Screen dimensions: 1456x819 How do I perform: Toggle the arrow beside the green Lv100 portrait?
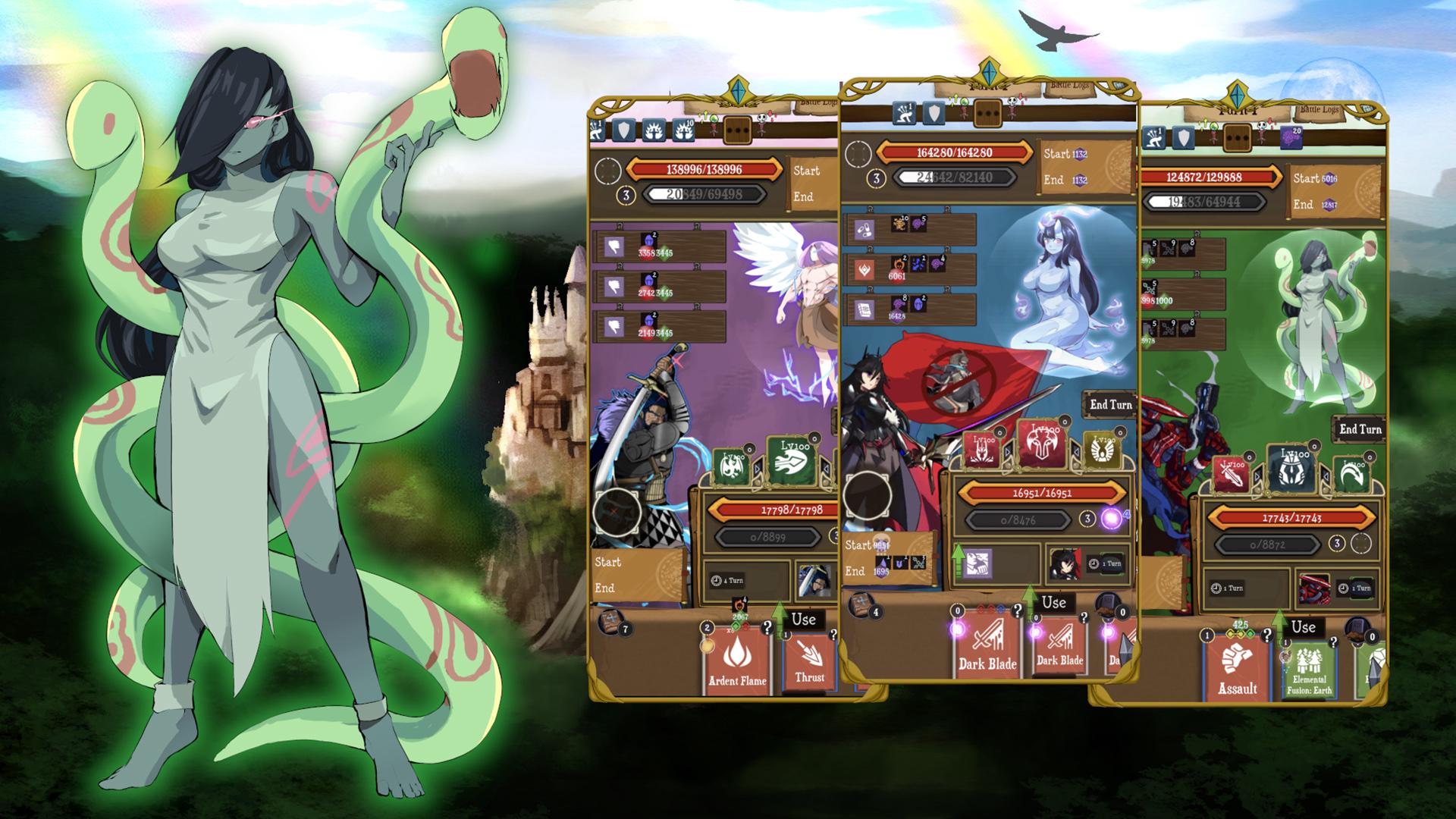point(758,469)
